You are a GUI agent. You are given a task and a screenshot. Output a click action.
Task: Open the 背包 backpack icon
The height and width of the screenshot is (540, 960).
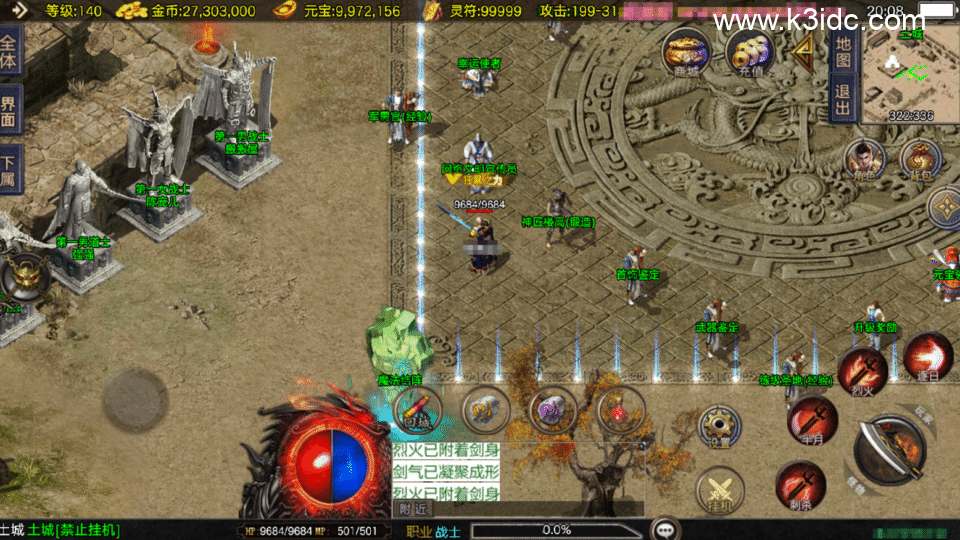pos(921,159)
